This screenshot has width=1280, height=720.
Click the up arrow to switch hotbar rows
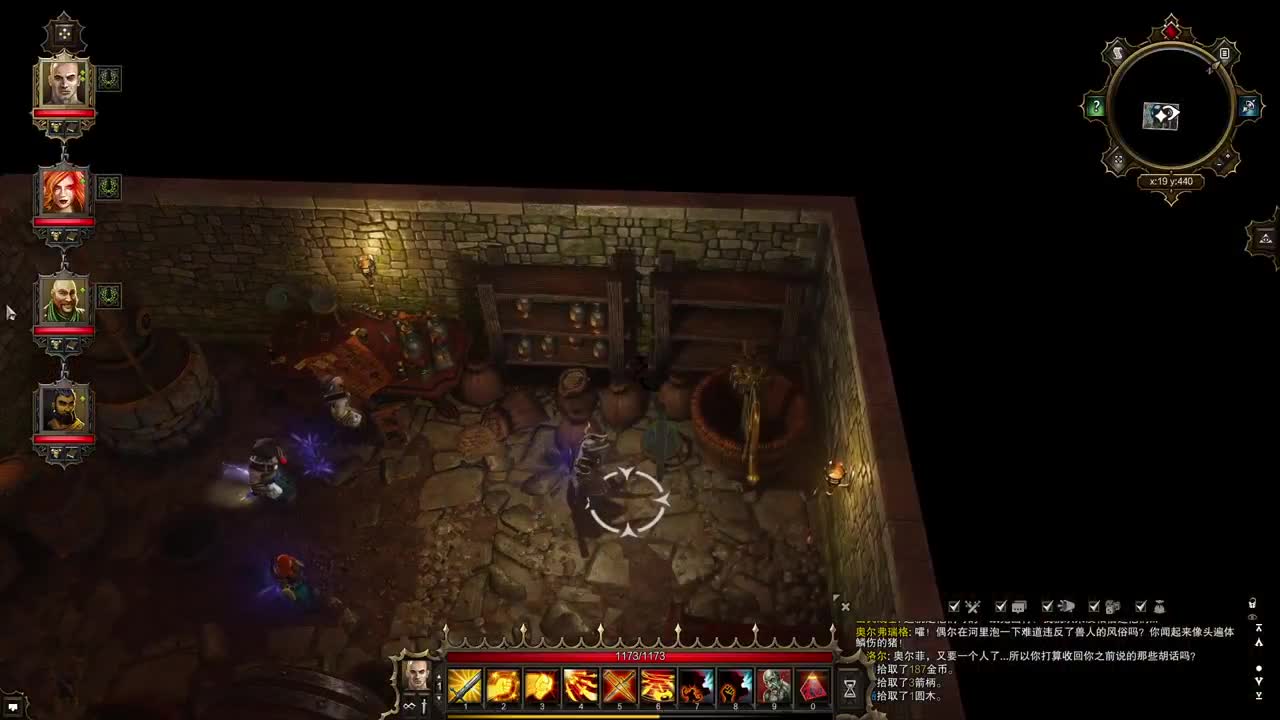point(438,678)
